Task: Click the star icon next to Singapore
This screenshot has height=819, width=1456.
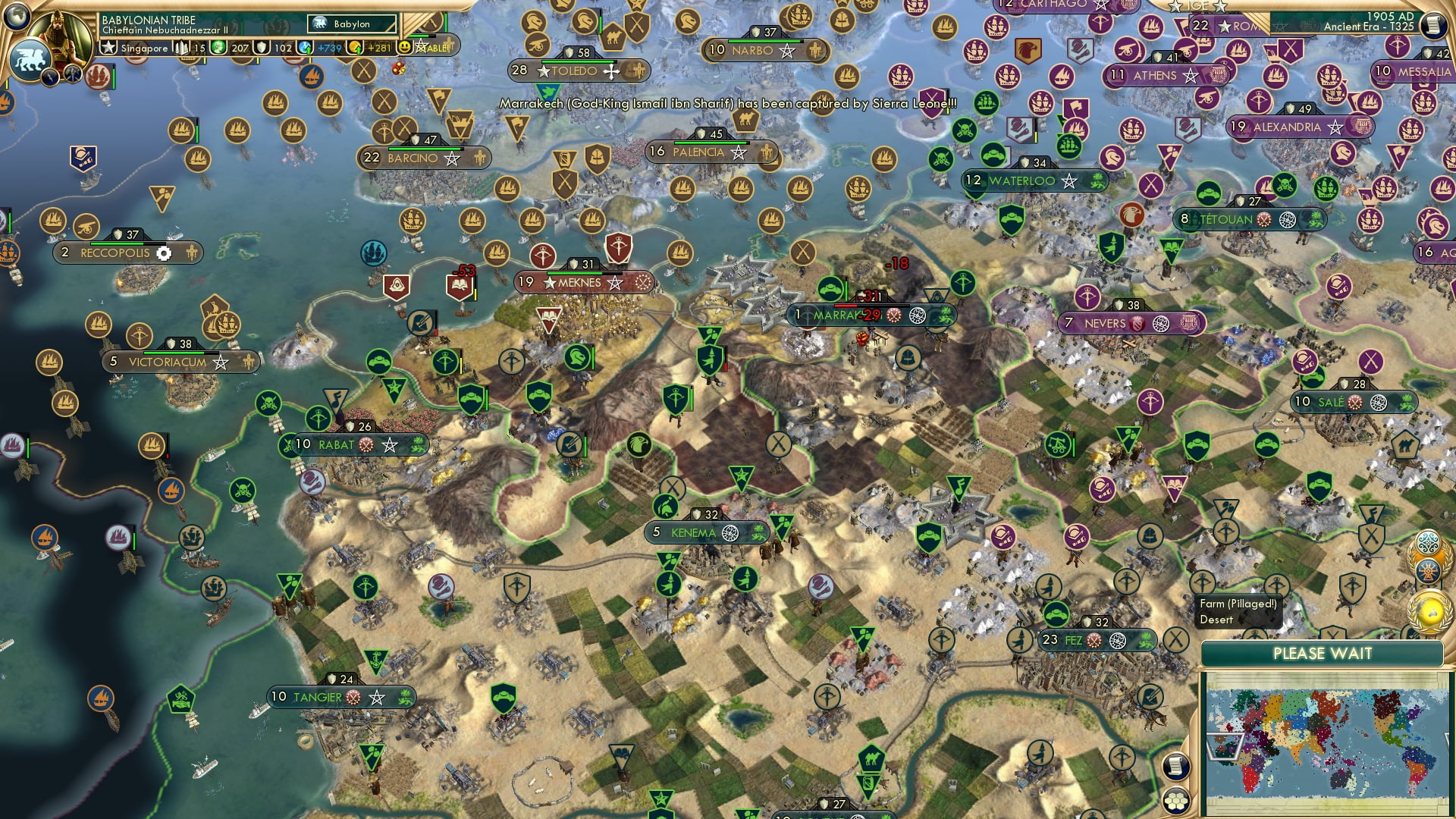Action: 108,47
